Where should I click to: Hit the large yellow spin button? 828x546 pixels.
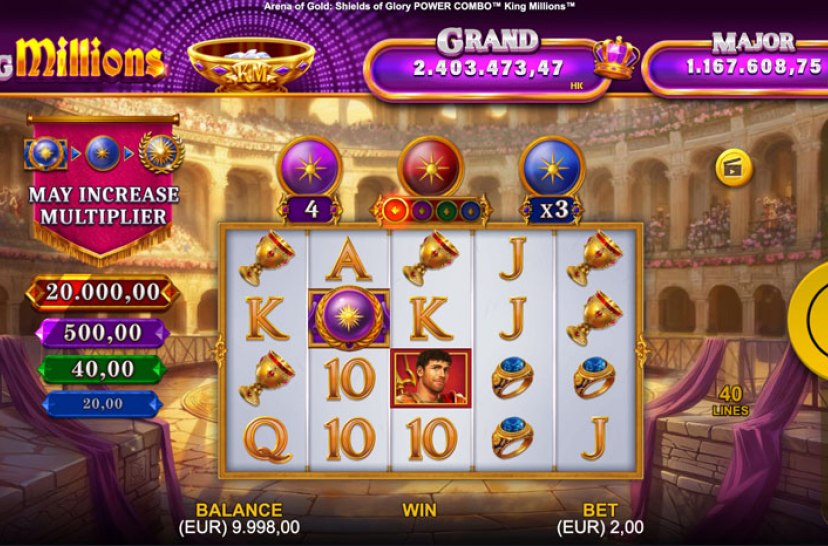(x=812, y=320)
